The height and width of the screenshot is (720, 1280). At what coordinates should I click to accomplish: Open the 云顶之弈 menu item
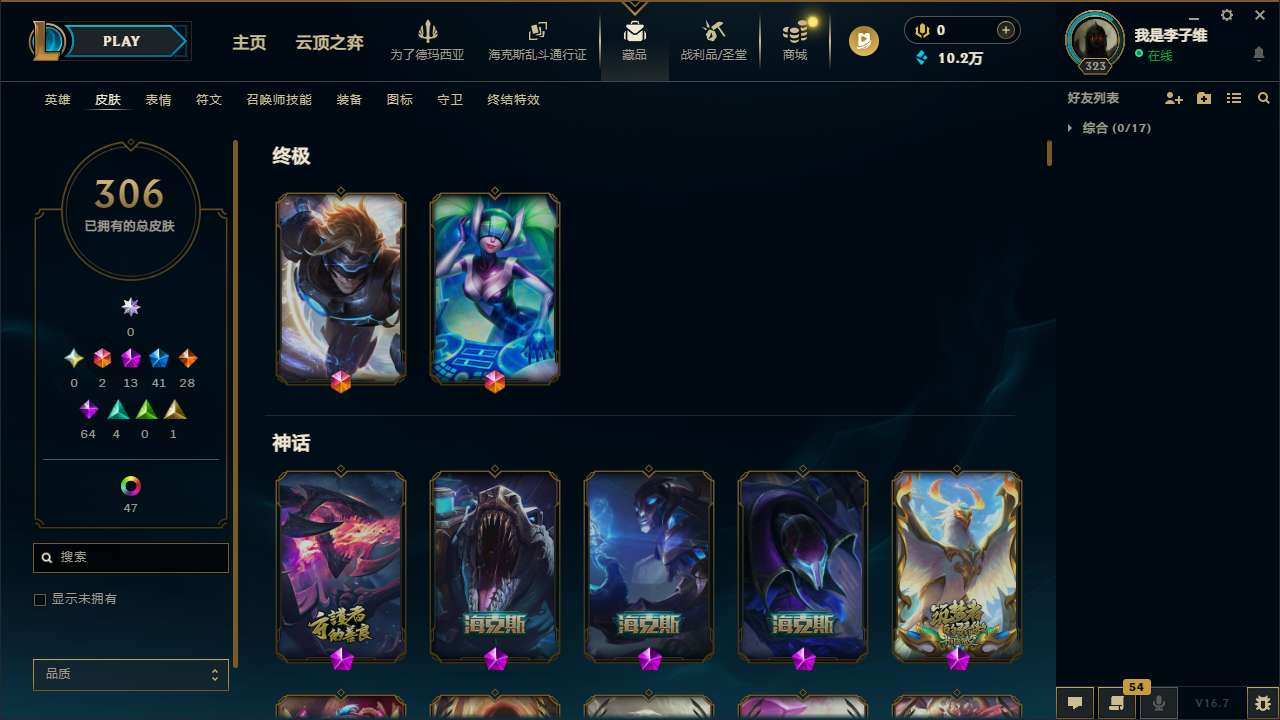click(332, 43)
